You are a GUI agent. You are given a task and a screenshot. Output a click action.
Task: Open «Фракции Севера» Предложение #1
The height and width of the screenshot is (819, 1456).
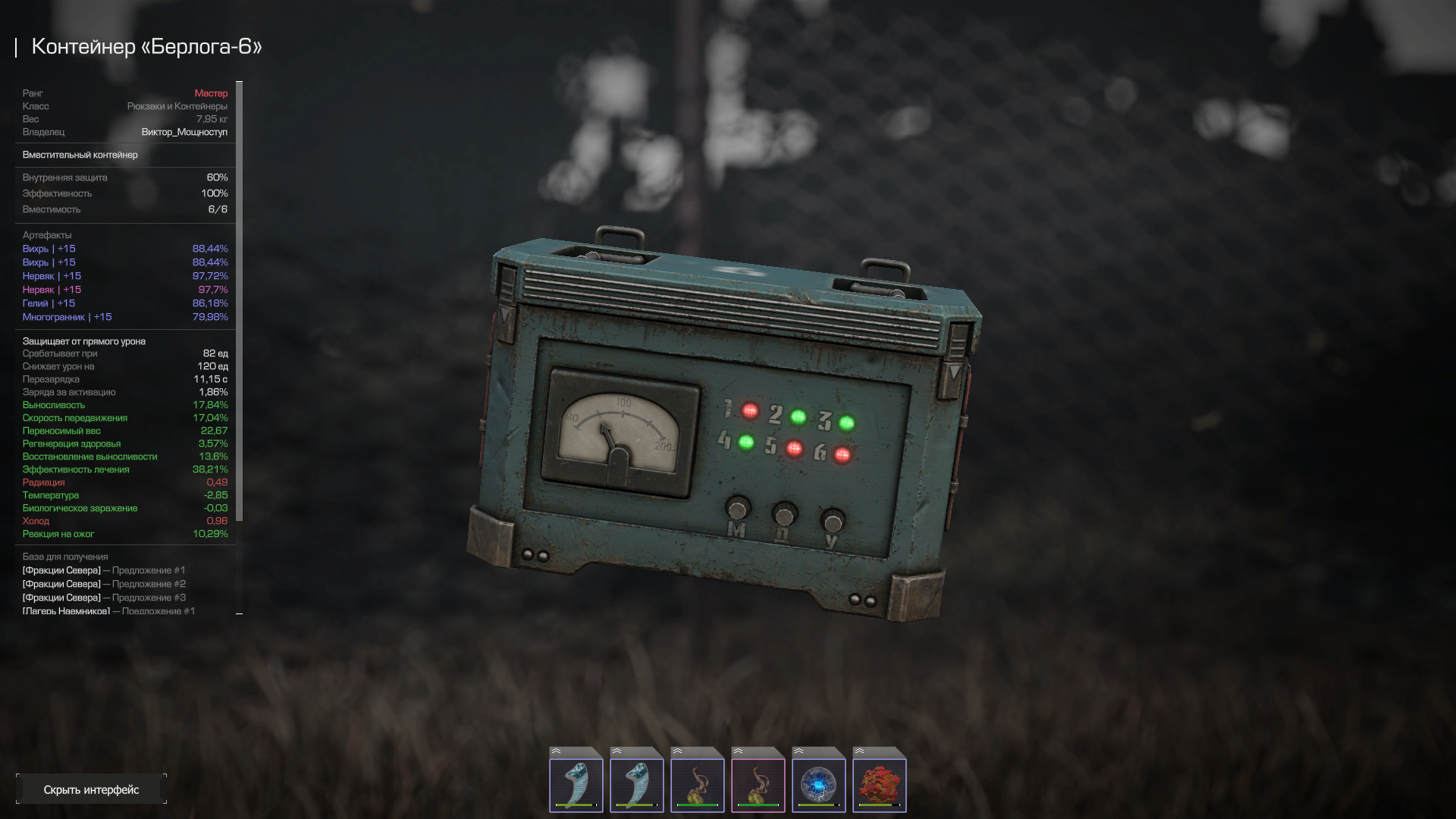(104, 570)
